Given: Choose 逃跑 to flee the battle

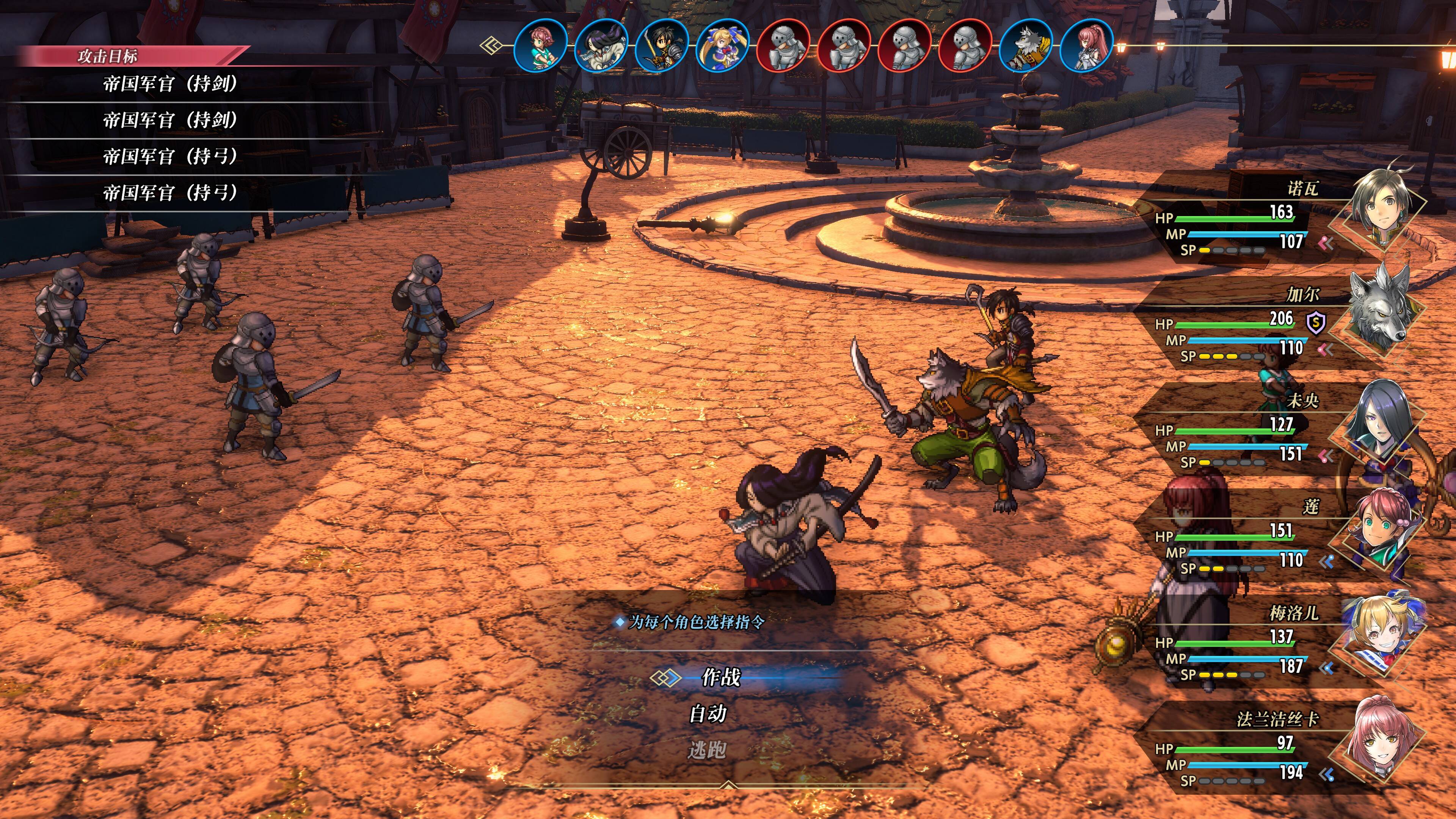Looking at the screenshot, I should [x=707, y=751].
